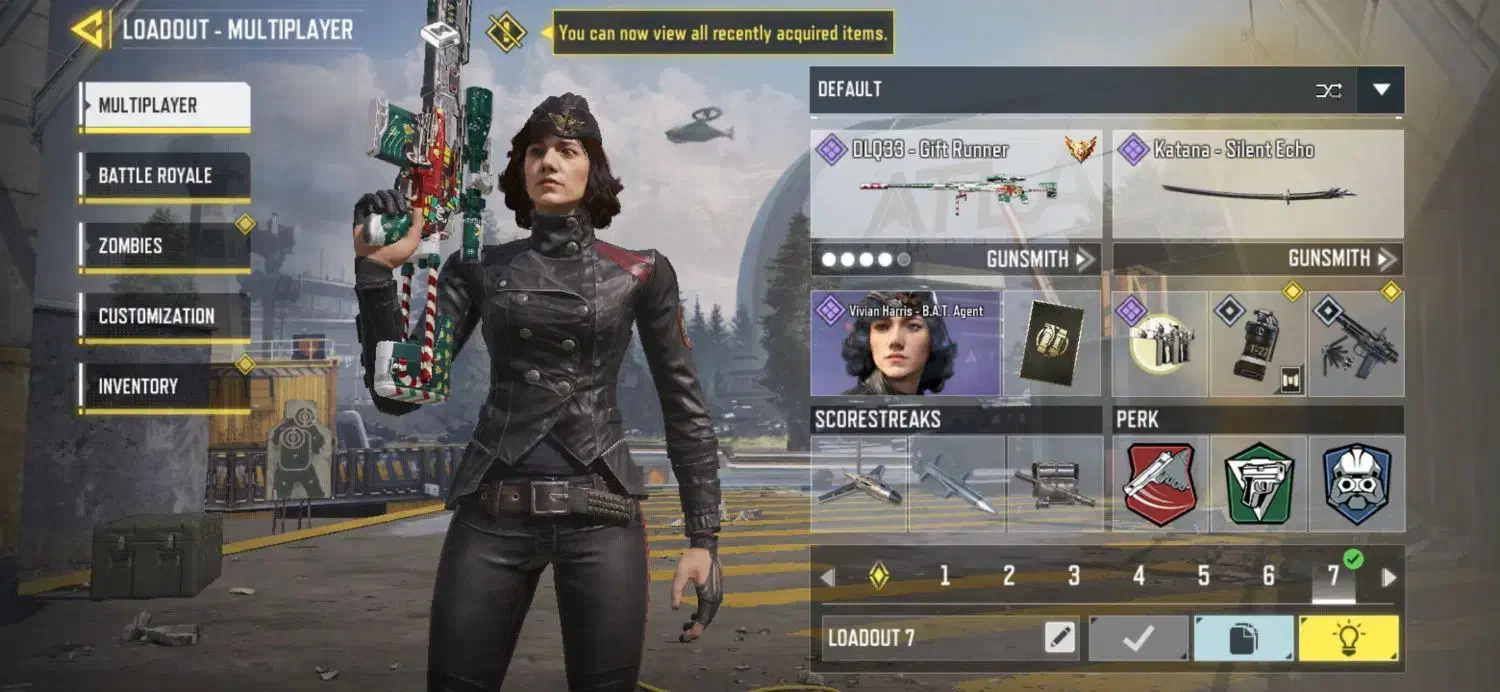The width and height of the screenshot is (1500, 692).
Task: Change the green pistol perk slot
Action: tap(1259, 484)
